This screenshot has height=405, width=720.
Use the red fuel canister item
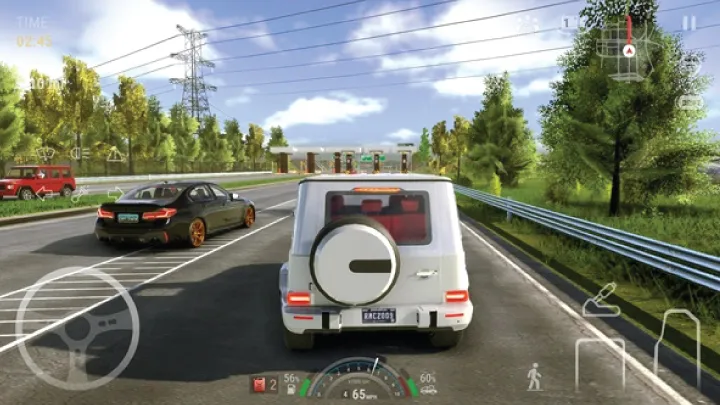pos(258,383)
